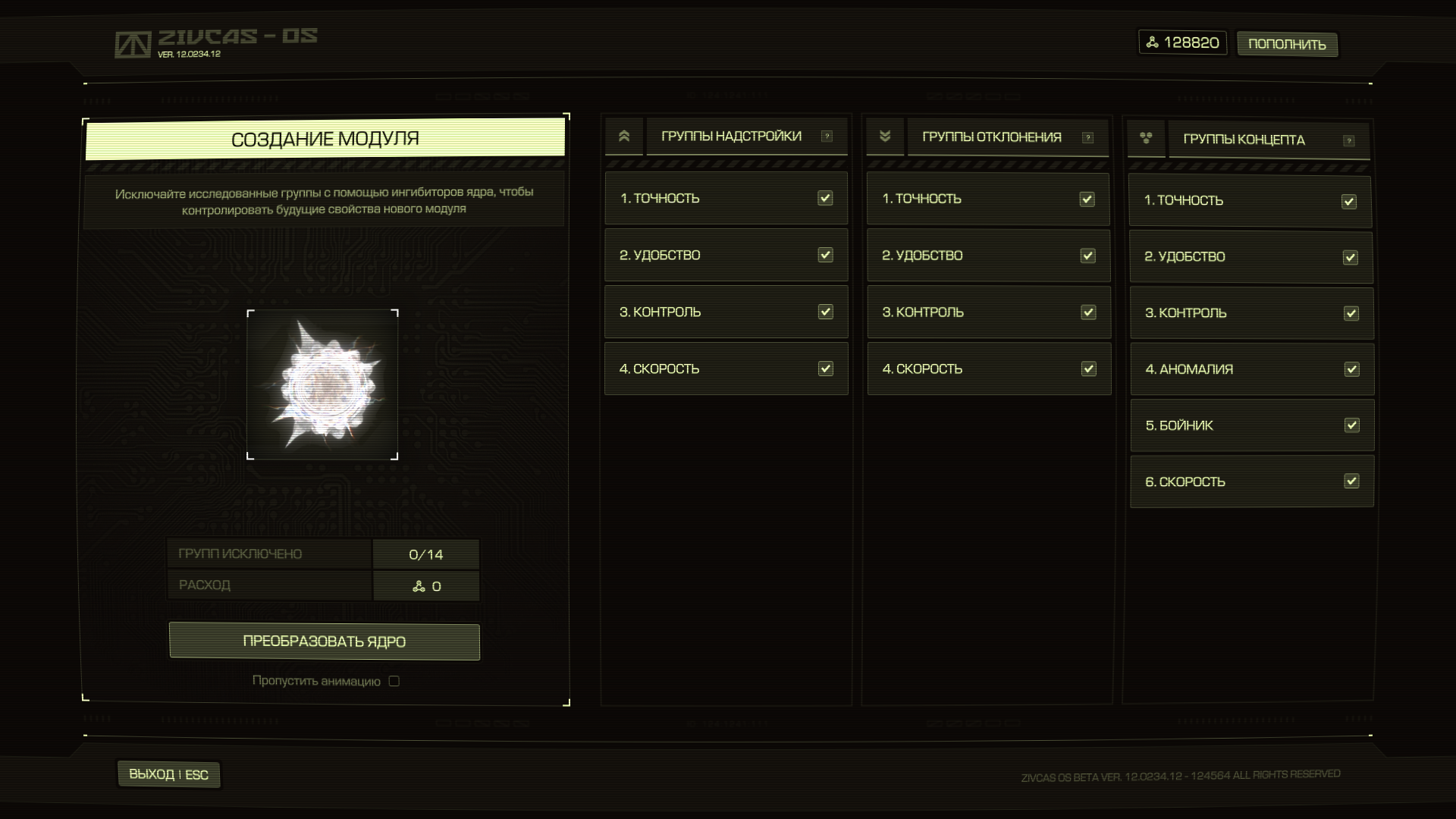The image size is (1456, 819).
Task: Click the ПОПОЛНИТЬ top-up button
Action: pyautogui.click(x=1287, y=44)
